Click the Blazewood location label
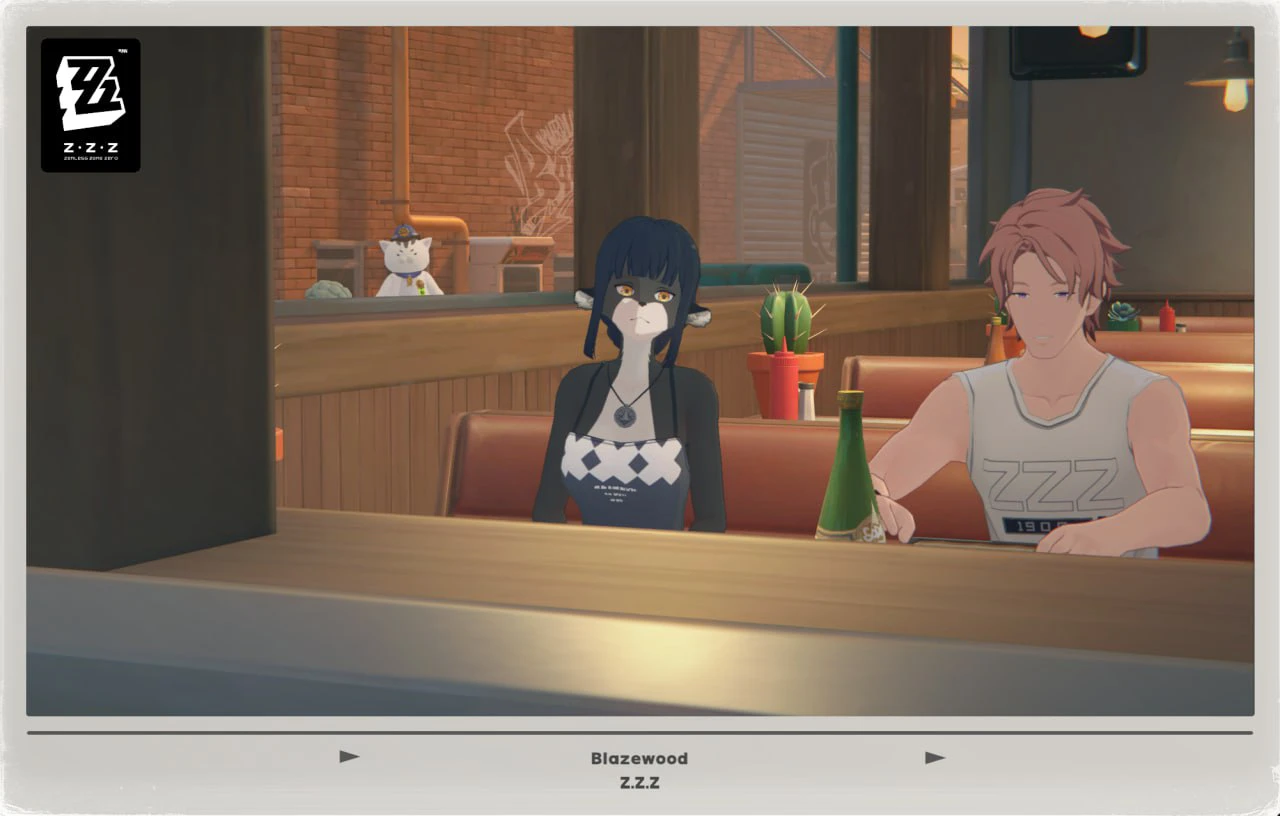The image size is (1280, 816). tap(637, 758)
